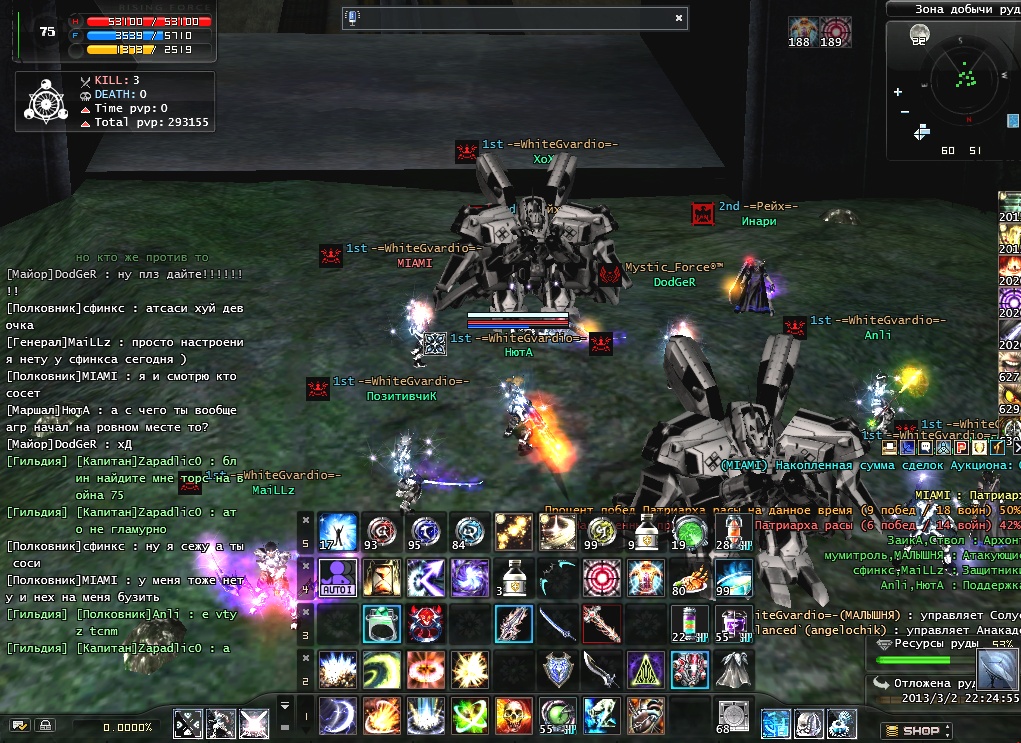
Task: Select the red demon mask ring slot
Action: (x=425, y=623)
